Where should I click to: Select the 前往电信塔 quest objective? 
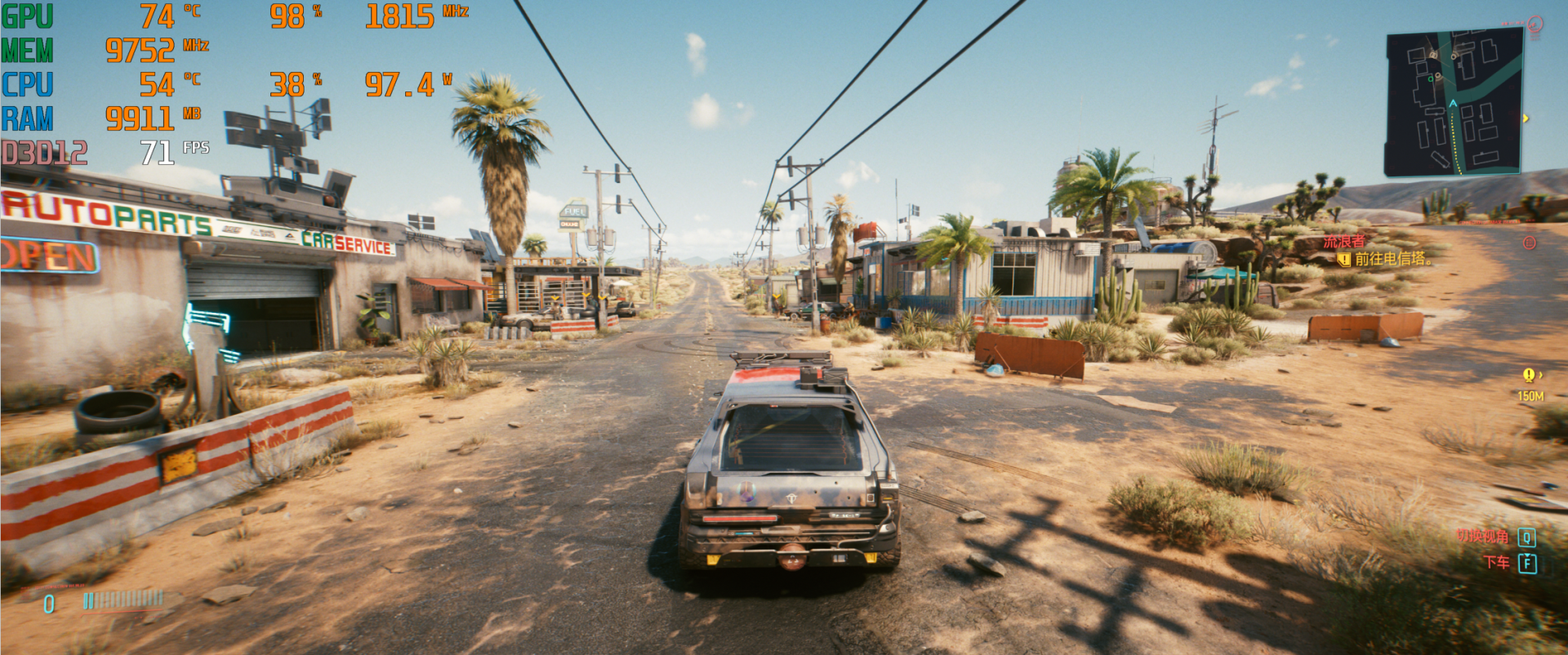coord(1392,259)
